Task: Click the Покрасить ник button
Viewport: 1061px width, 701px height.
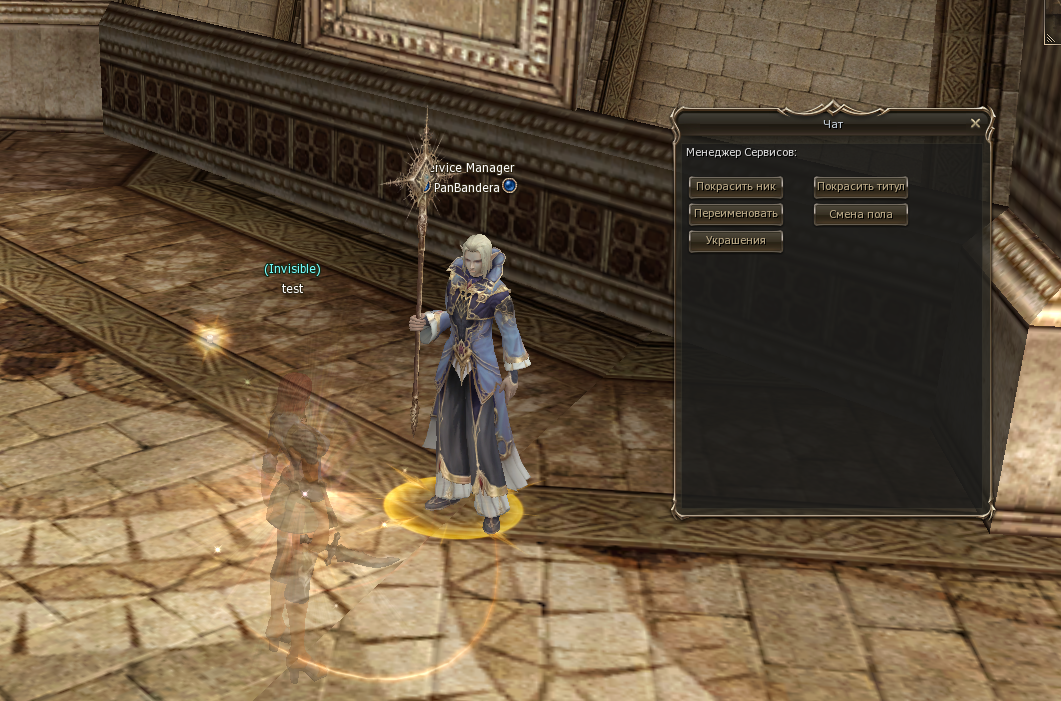Action: [735, 186]
